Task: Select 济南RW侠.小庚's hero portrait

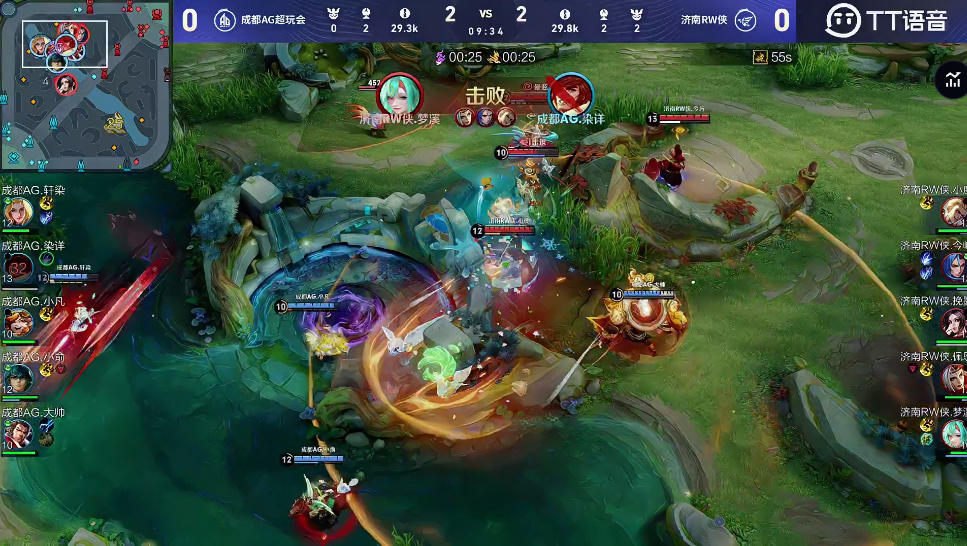Action: coord(953,211)
